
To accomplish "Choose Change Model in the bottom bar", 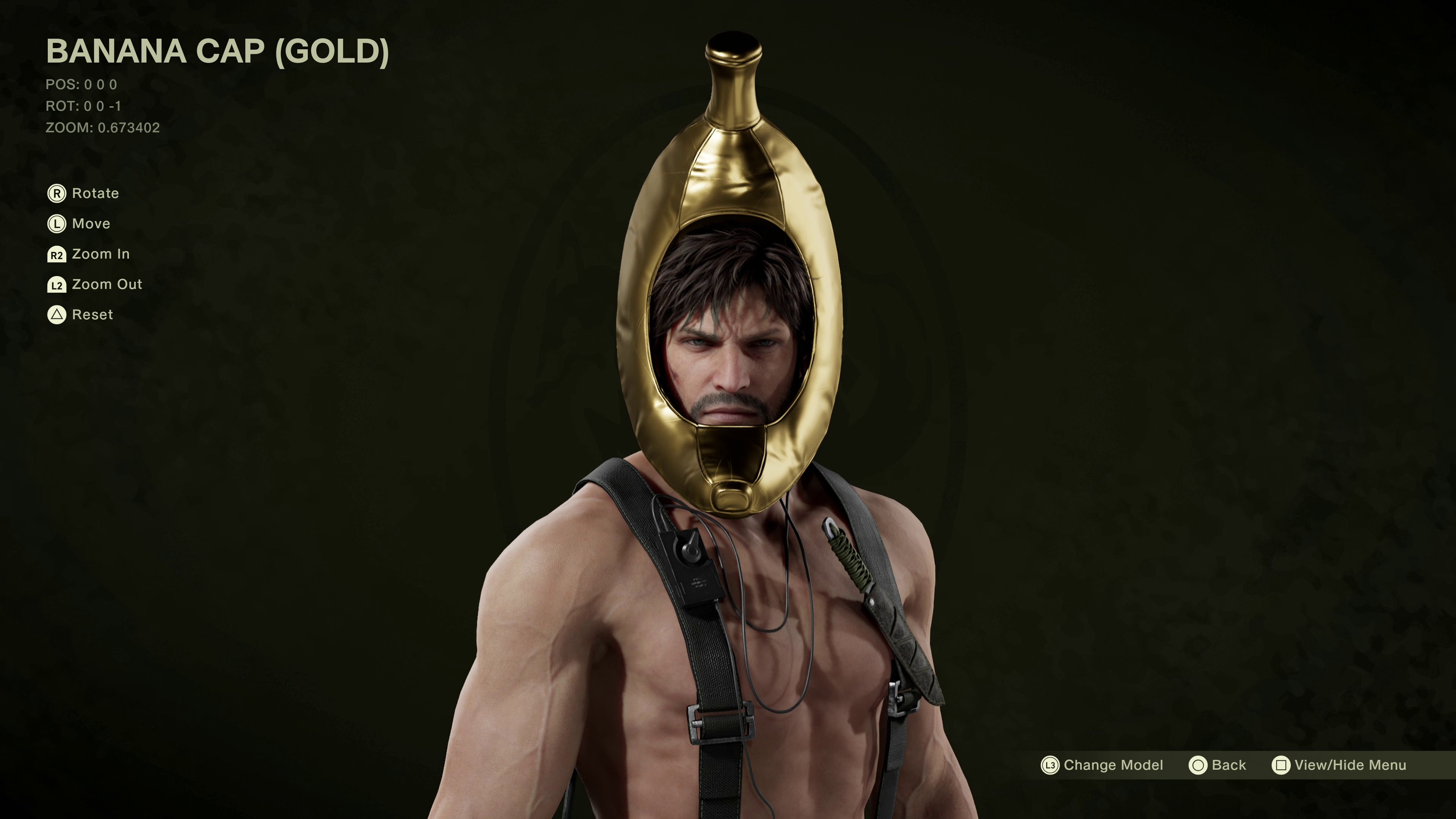I will [1102, 765].
